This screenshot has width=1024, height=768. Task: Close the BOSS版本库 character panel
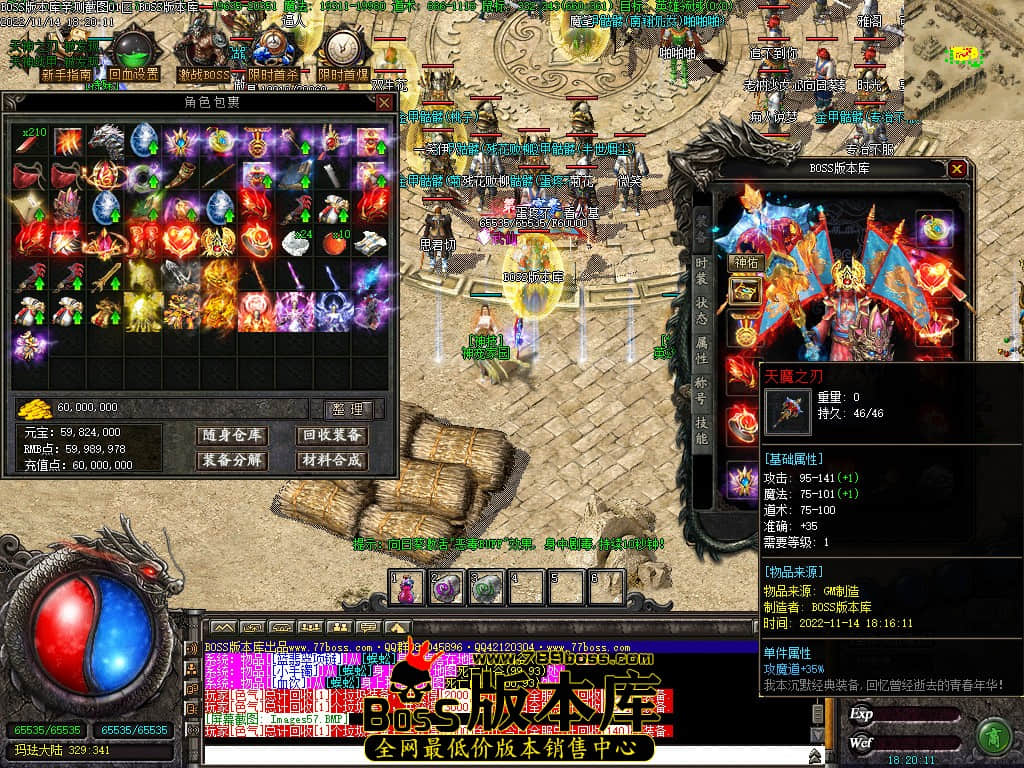(x=958, y=169)
